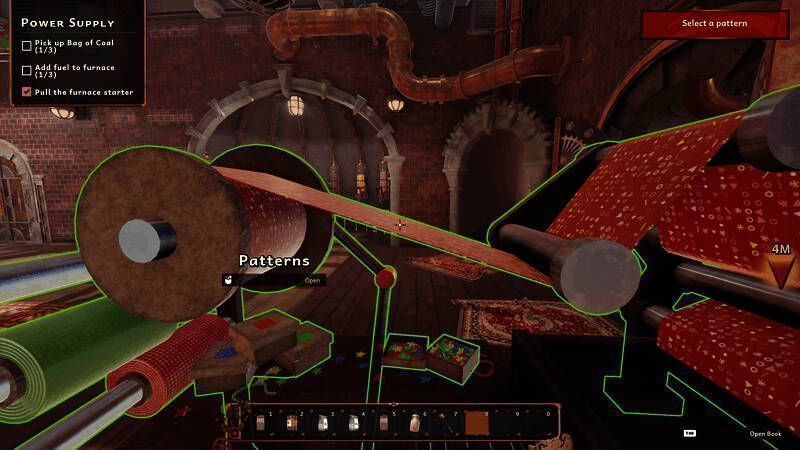Screen dimensions: 800x450
Task: Click the Add fuel to furnace objective
Action: tap(74, 70)
